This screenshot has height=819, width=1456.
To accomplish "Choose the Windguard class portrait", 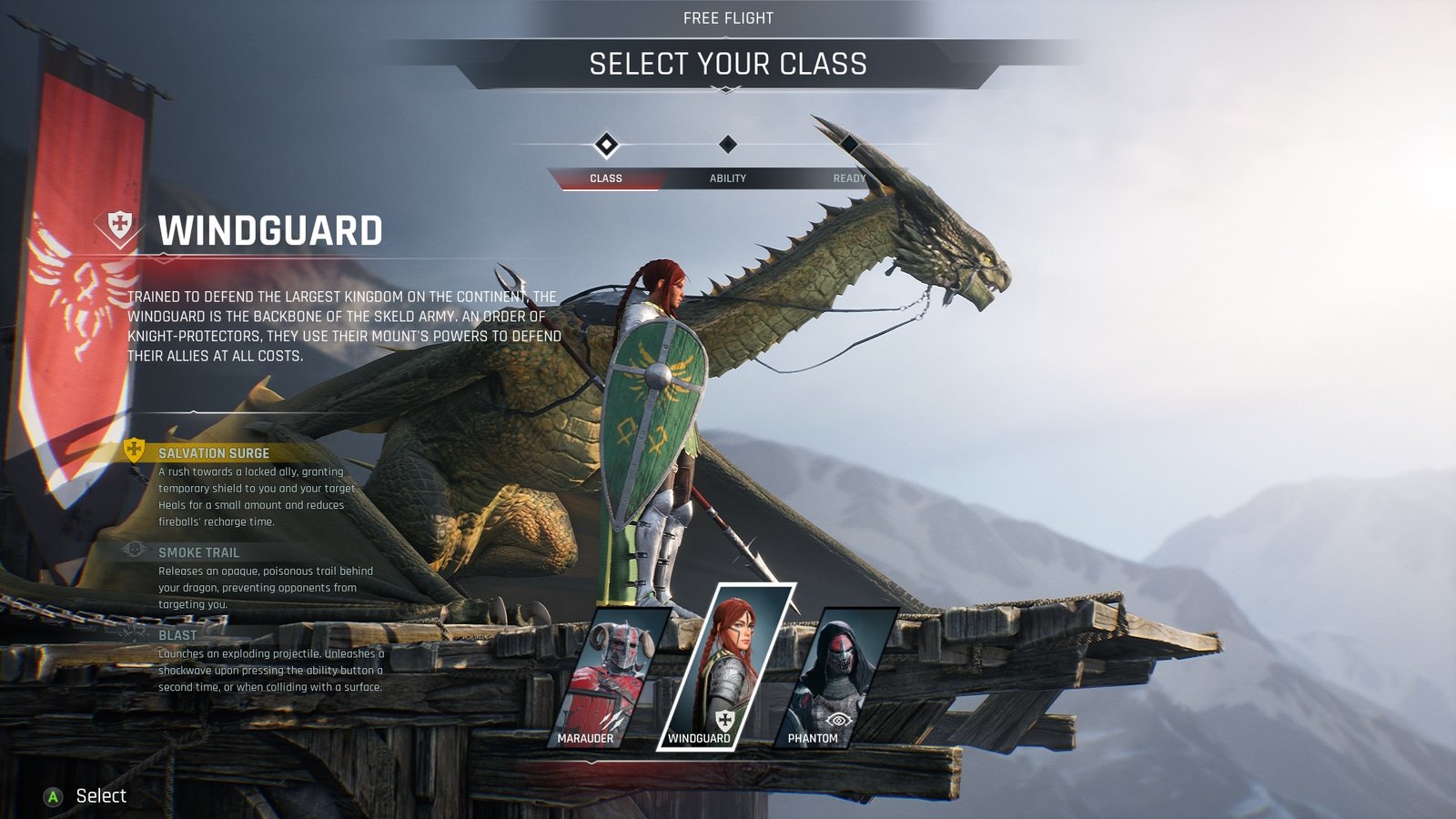I will click(723, 669).
